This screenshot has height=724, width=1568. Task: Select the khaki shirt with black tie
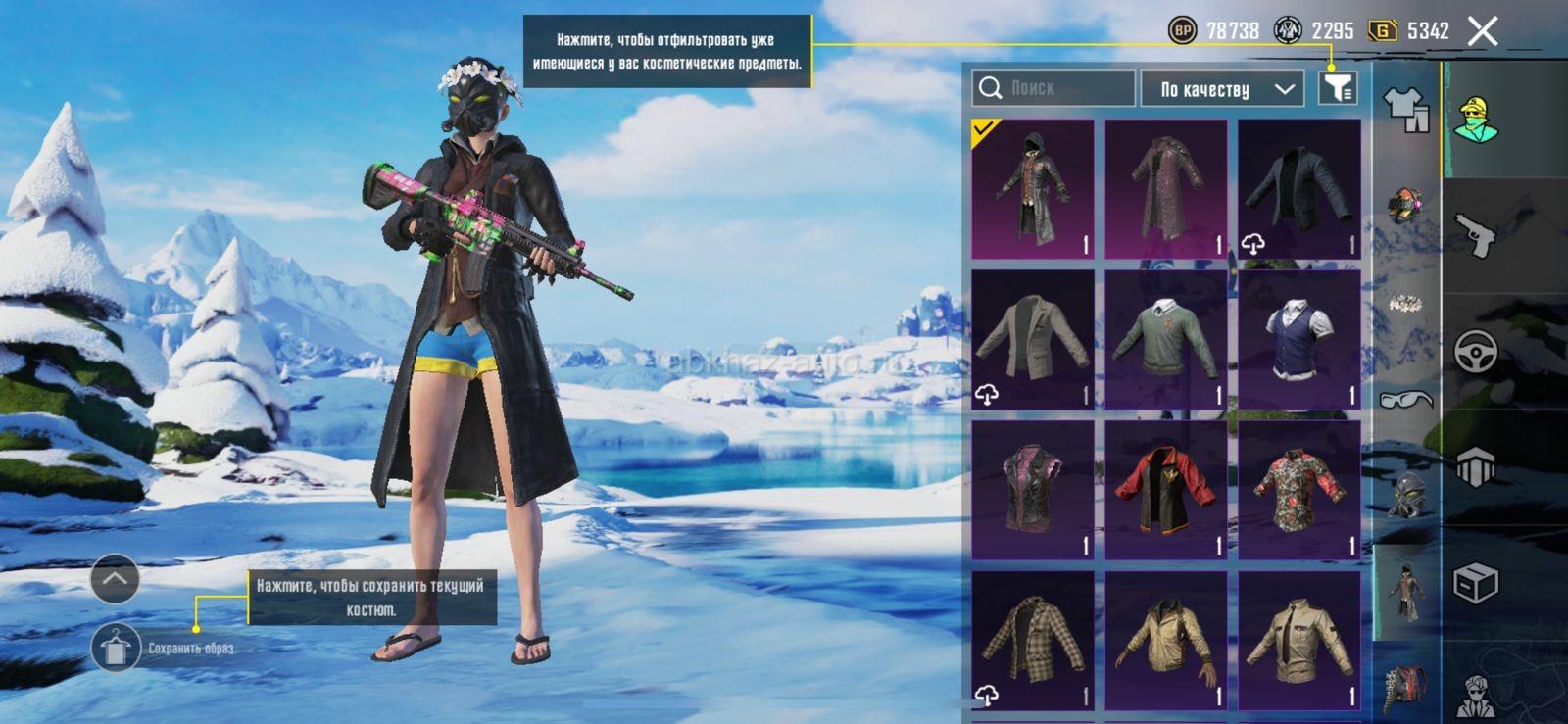pyautogui.click(x=1298, y=640)
